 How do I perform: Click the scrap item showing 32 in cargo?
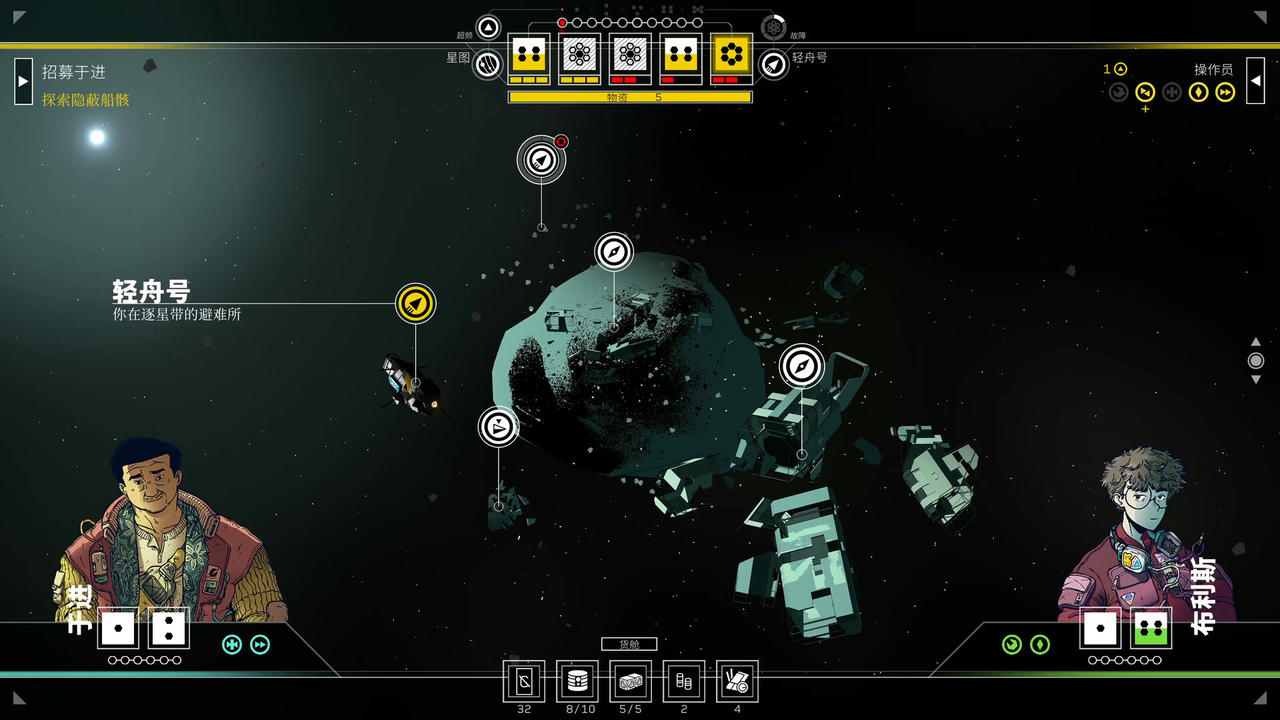pos(524,682)
